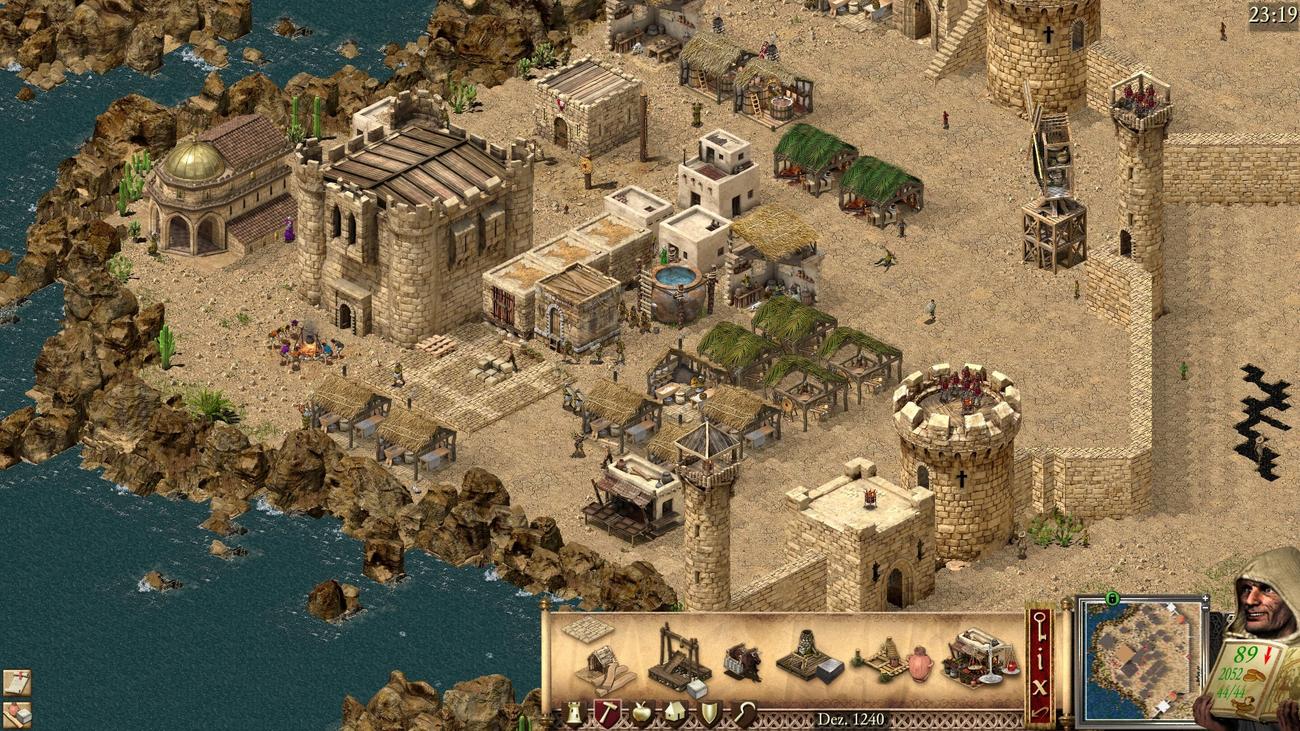The height and width of the screenshot is (731, 1300).
Task: Pick the marketplace building icon
Action: tap(978, 657)
